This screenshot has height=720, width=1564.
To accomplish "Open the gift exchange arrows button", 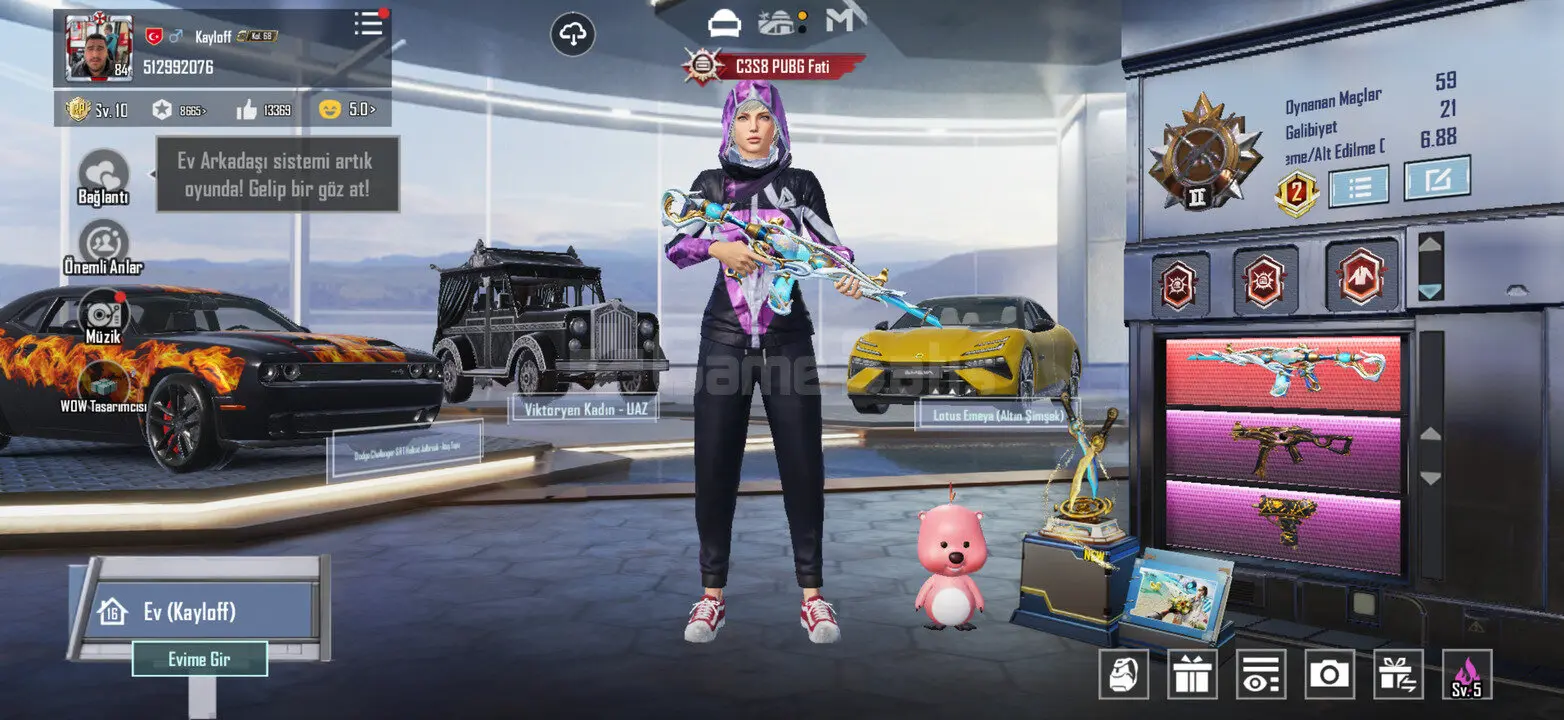I will click(x=1398, y=675).
